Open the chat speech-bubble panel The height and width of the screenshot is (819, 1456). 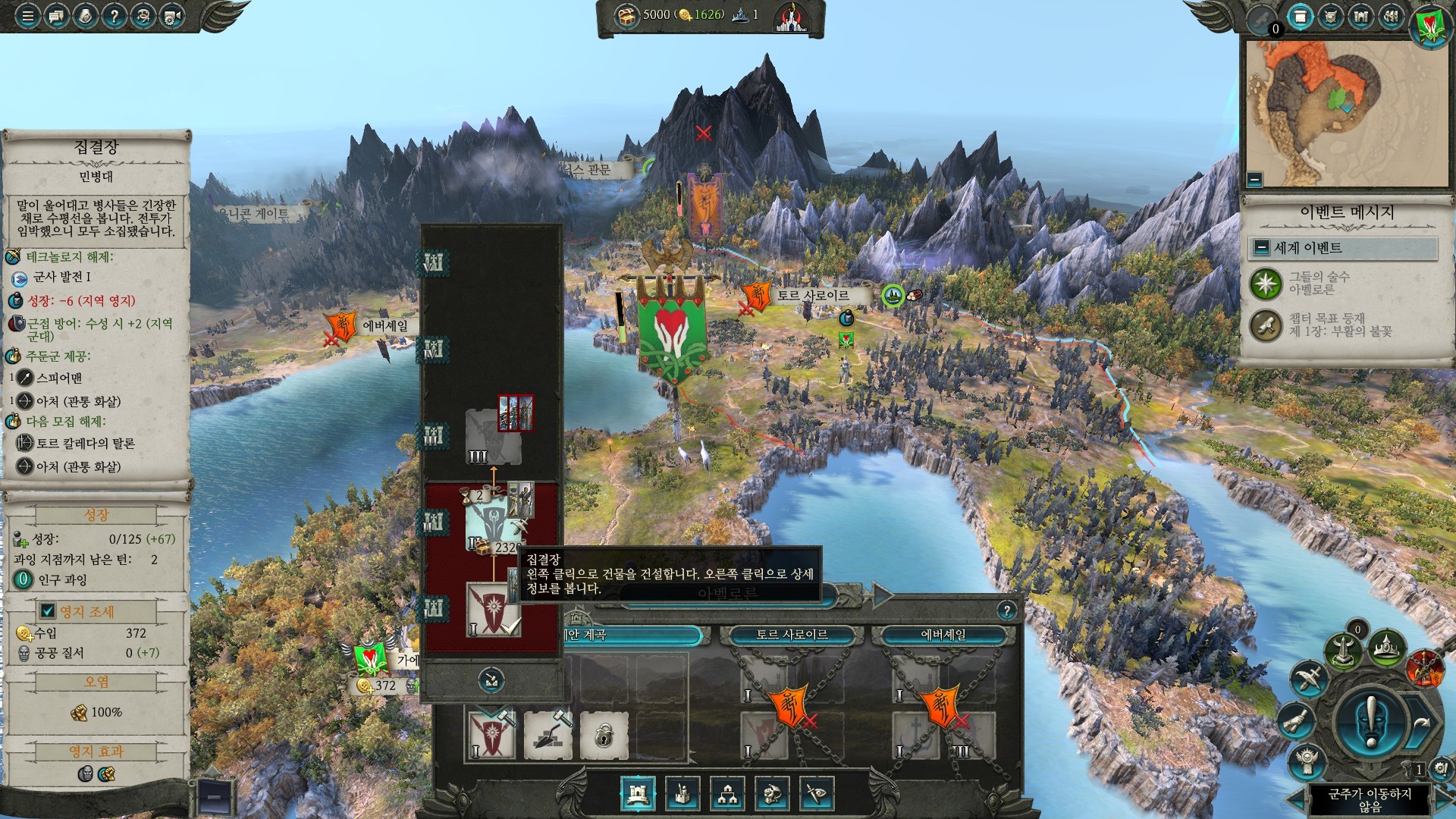coord(56,16)
